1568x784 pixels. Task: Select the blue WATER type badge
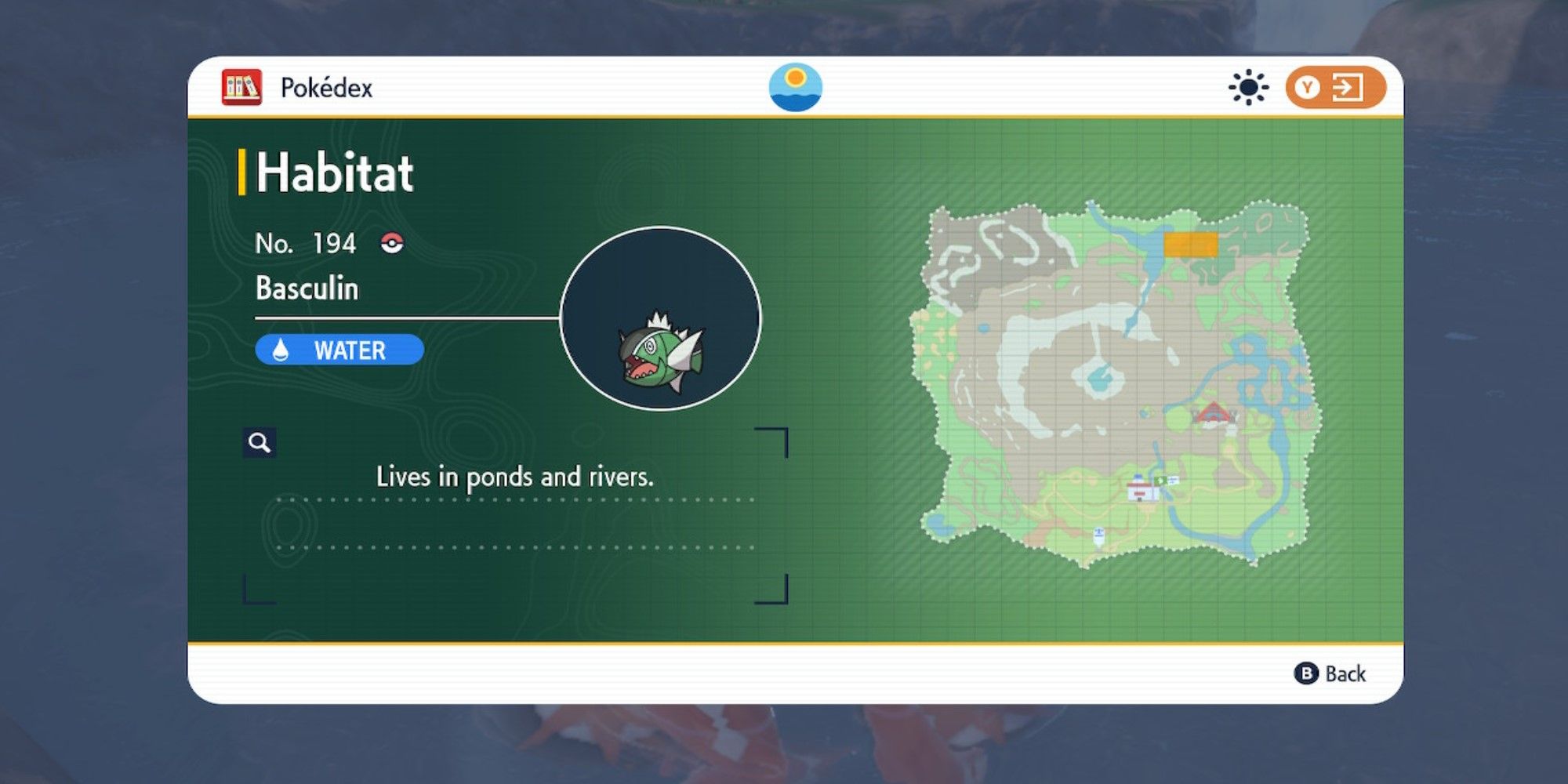pos(339,350)
